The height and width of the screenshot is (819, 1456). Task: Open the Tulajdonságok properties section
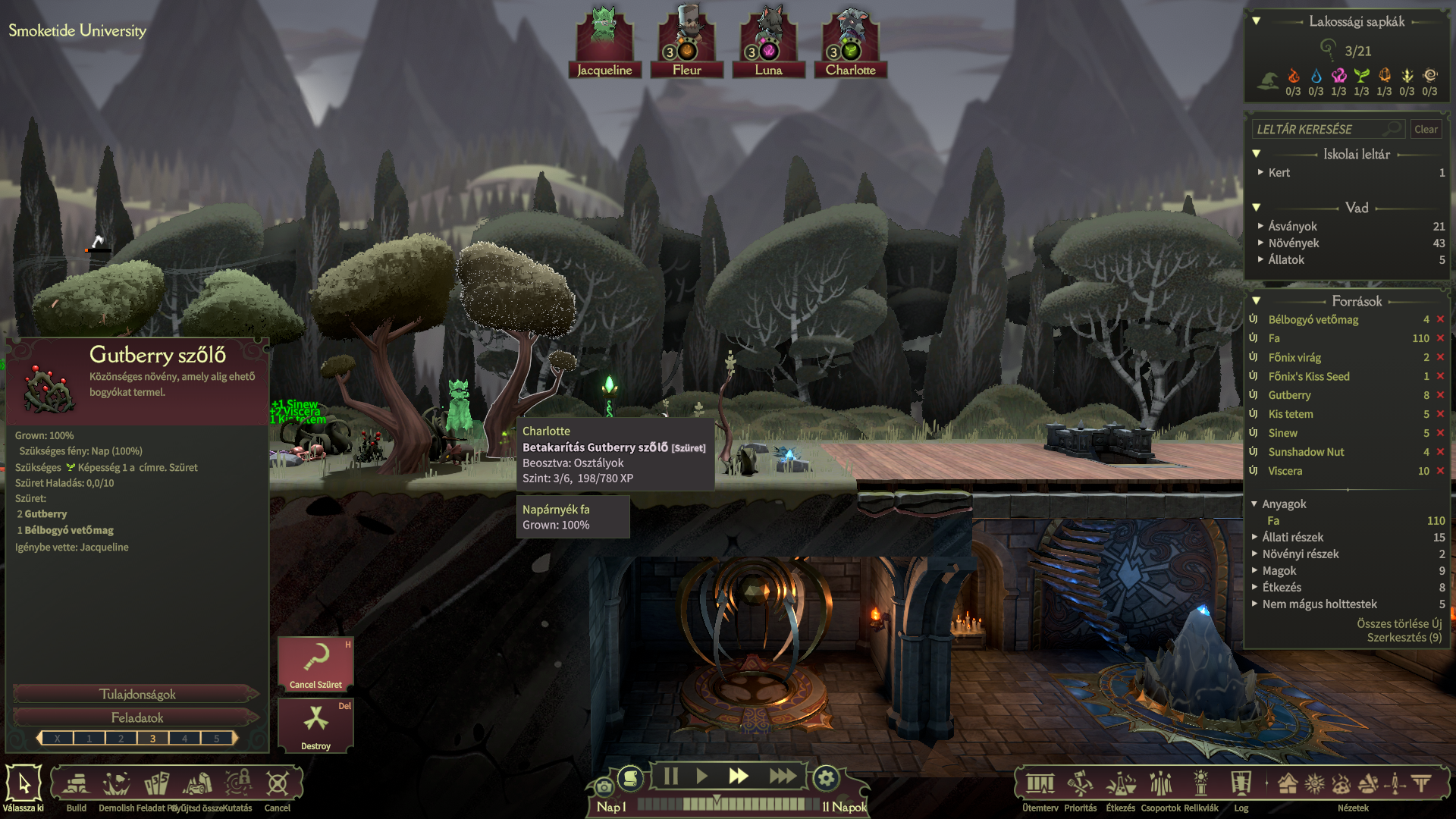click(137, 694)
